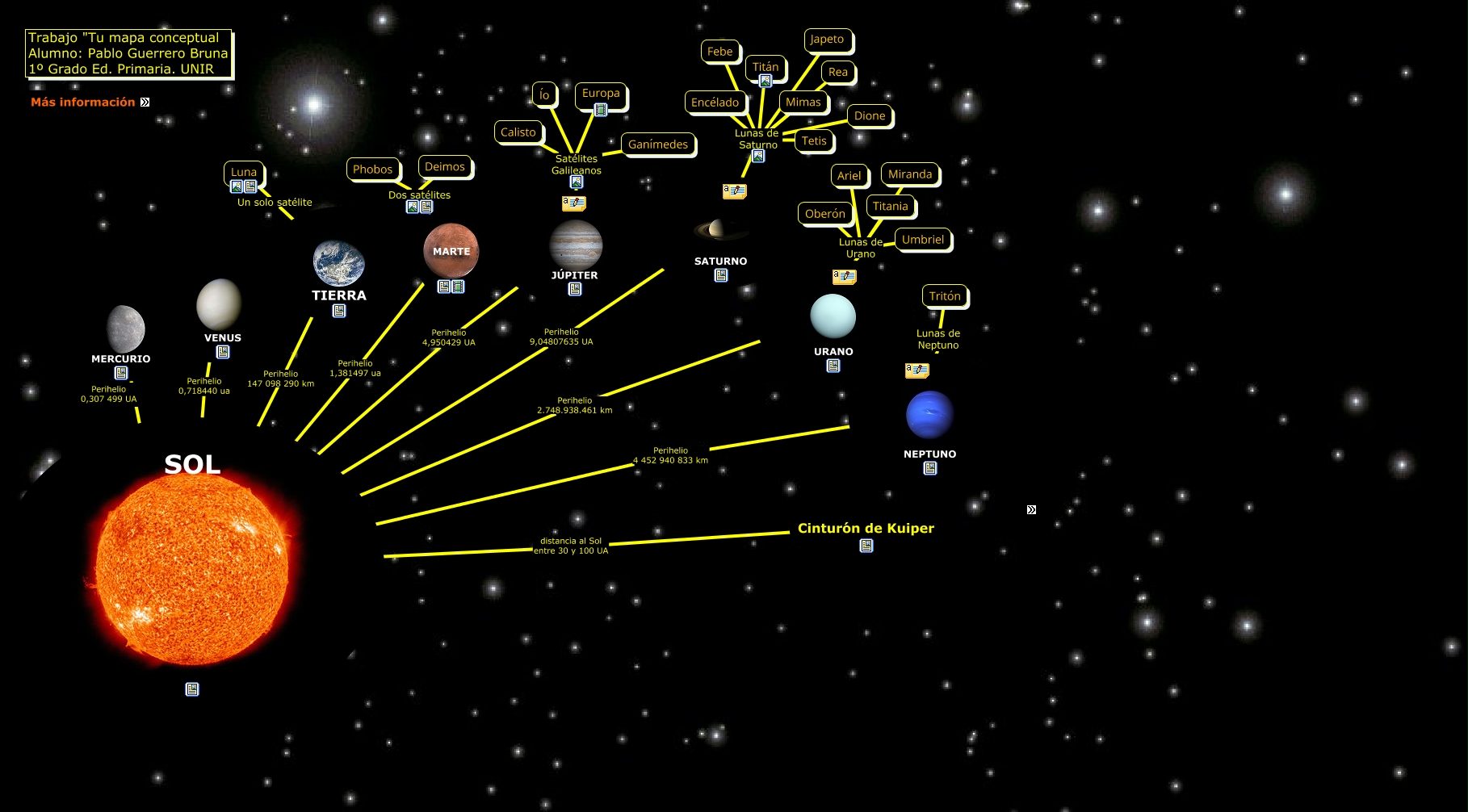Open the document icon under URANO
Image resolution: width=1468 pixels, height=812 pixels.
pyautogui.click(x=833, y=366)
